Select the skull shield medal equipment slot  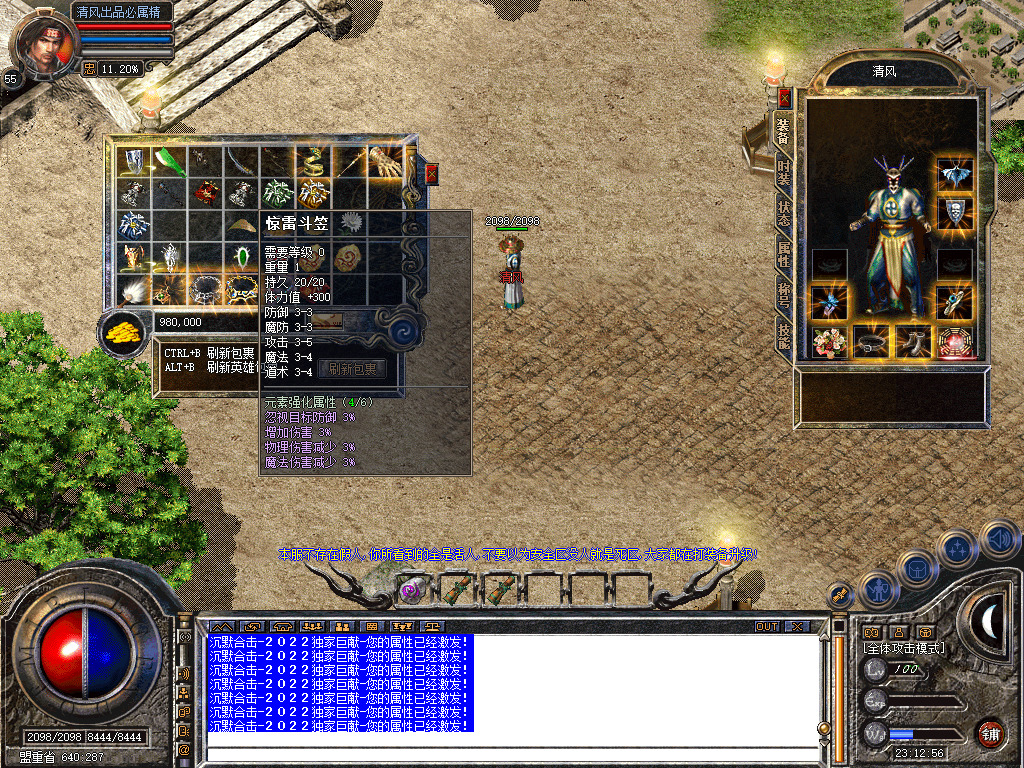tap(955, 212)
